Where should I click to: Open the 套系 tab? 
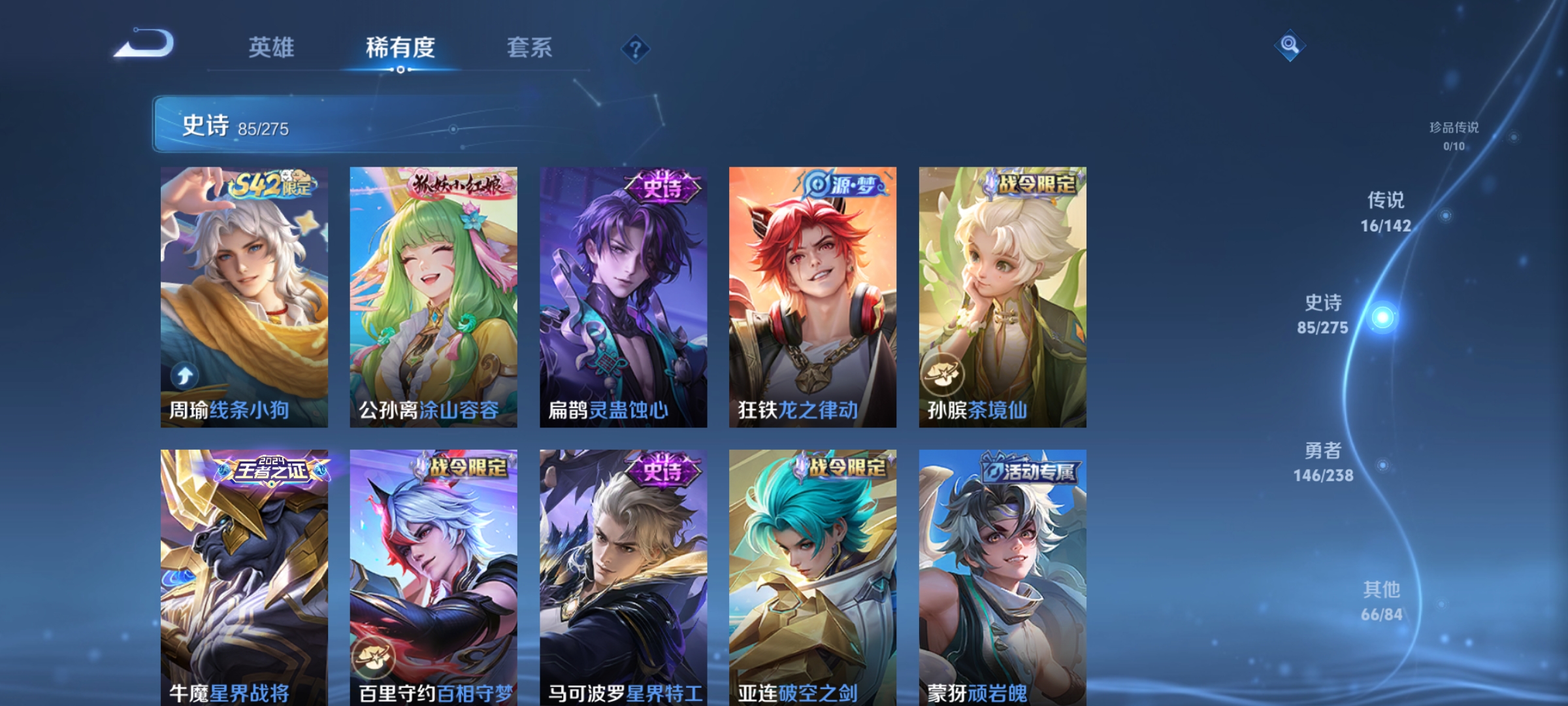tap(531, 47)
